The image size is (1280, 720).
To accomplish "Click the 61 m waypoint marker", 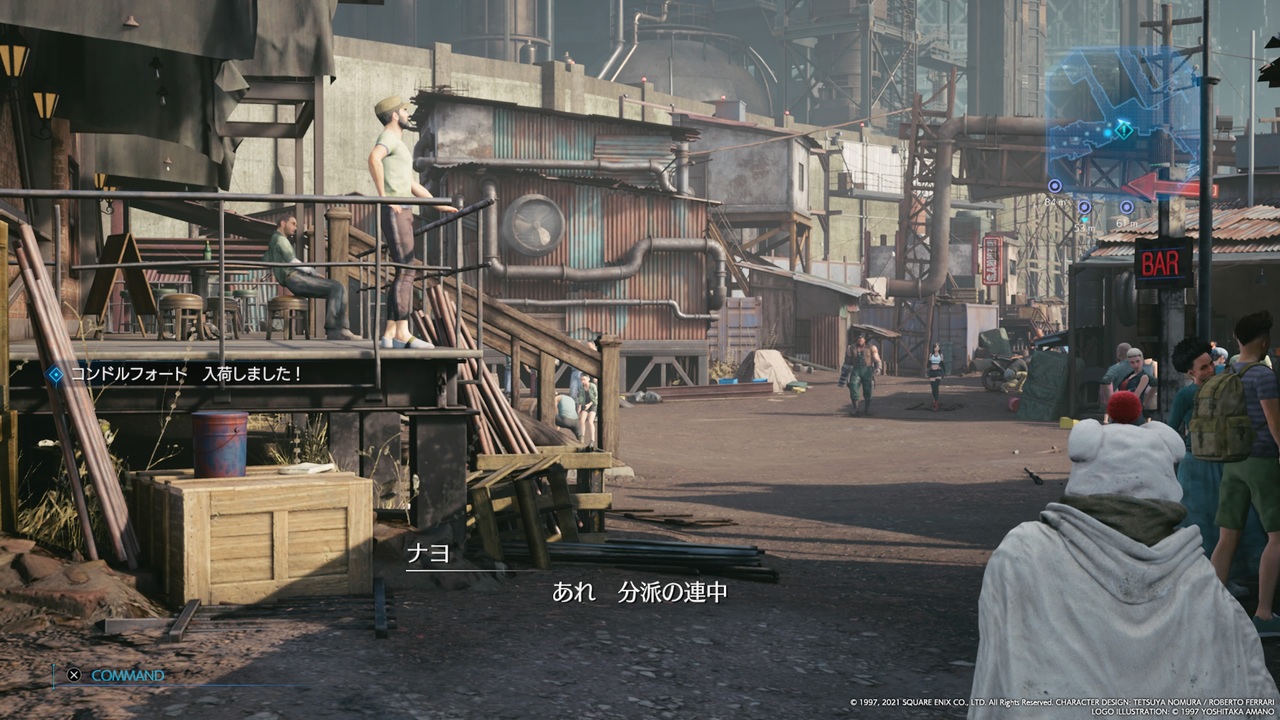I will pos(1126,208).
